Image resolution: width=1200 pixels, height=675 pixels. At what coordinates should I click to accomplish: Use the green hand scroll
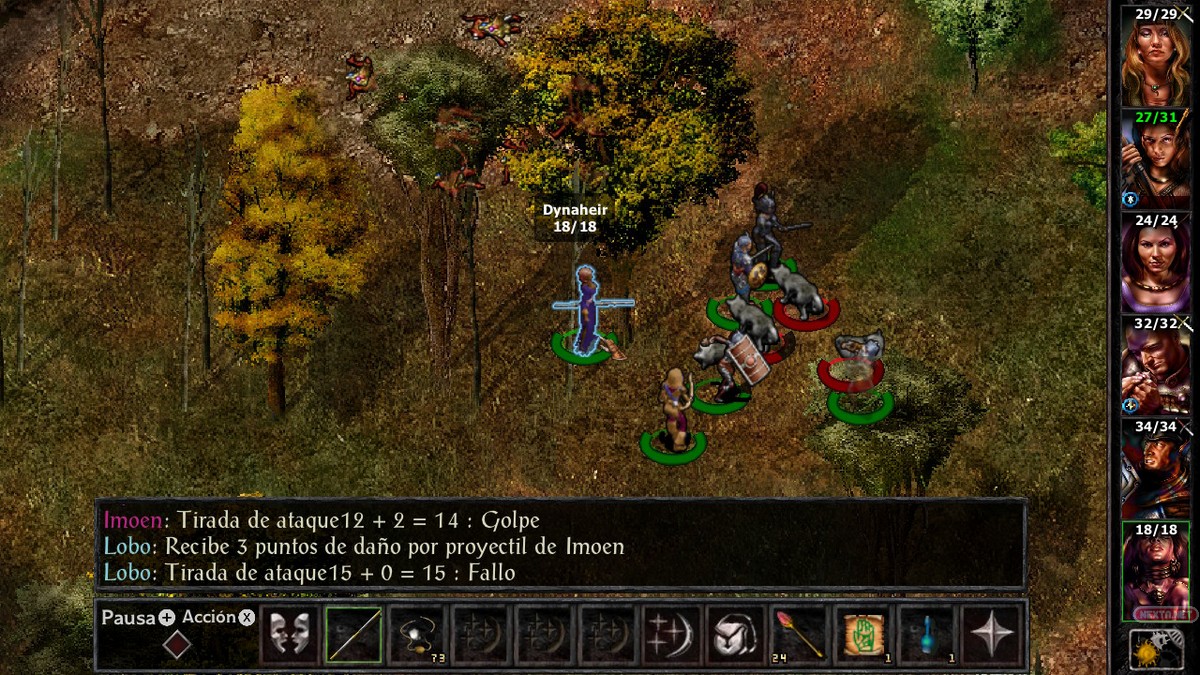pyautogui.click(x=864, y=634)
